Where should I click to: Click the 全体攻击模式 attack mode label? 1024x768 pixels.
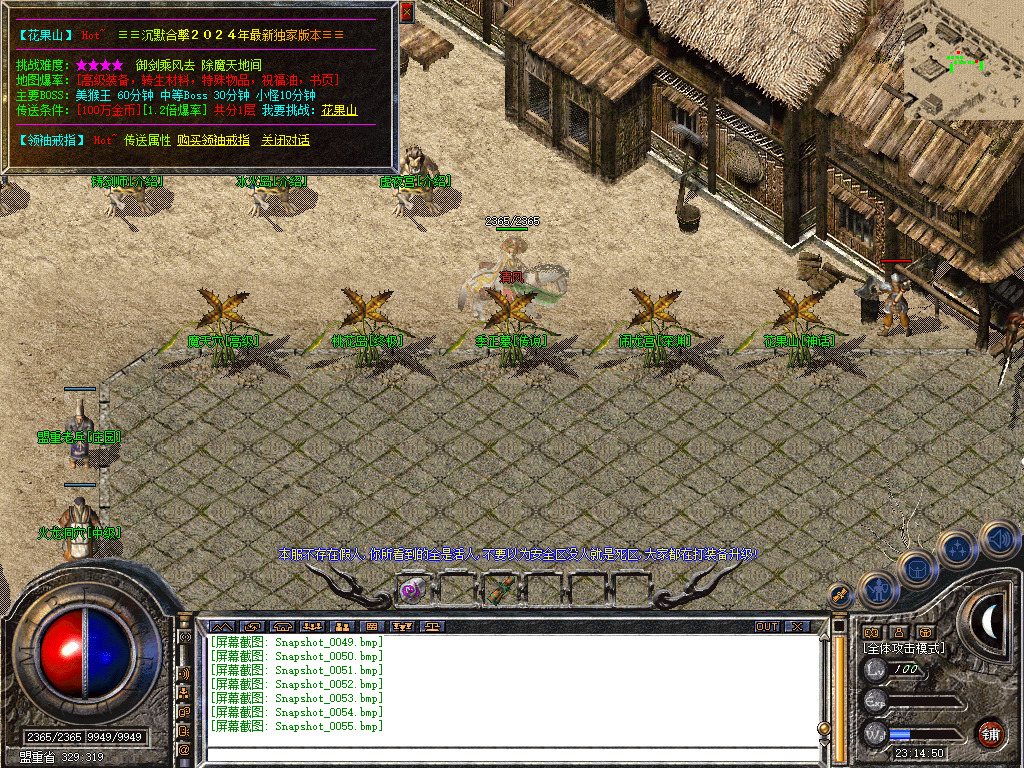(904, 648)
